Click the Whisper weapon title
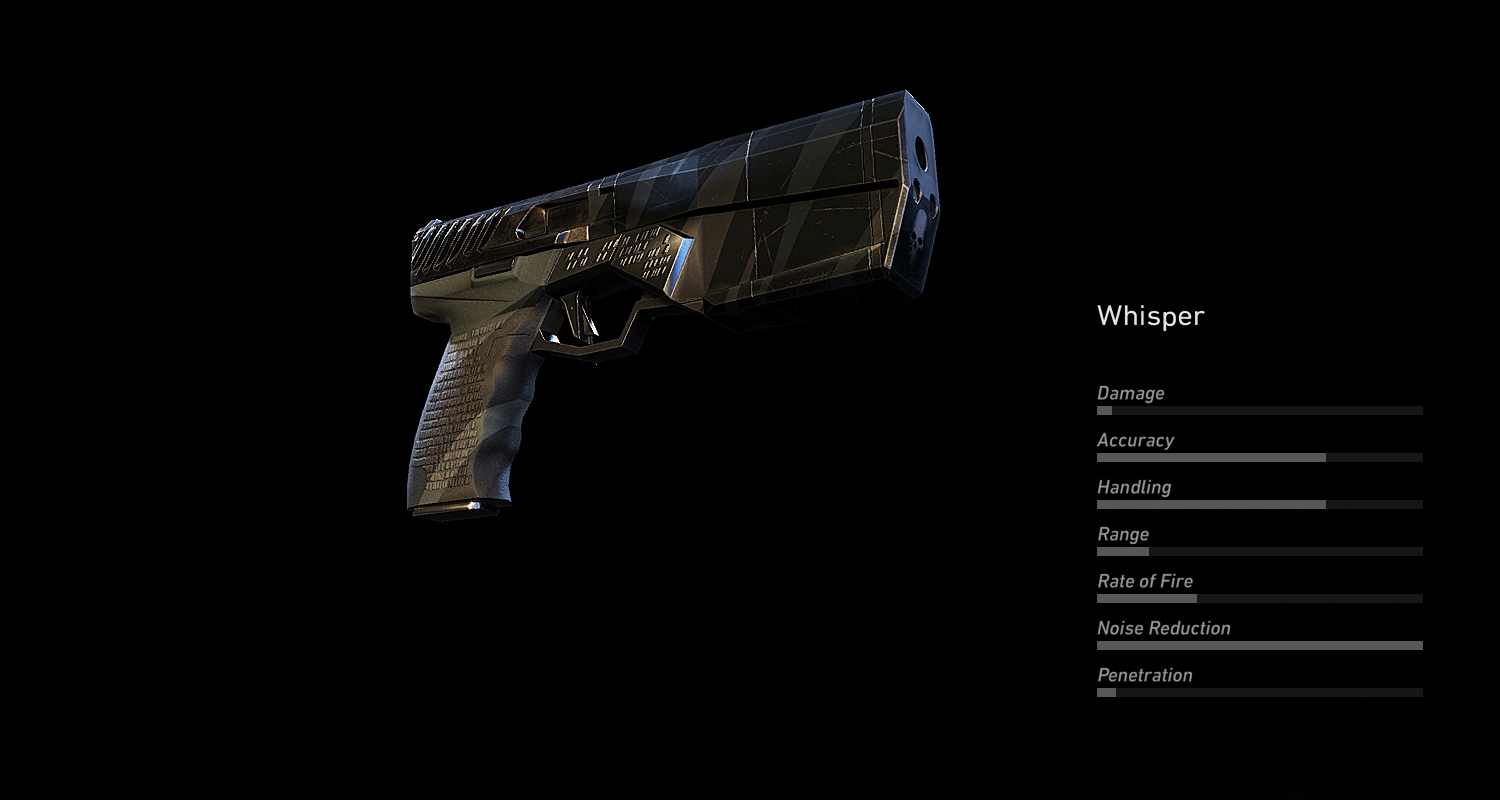1500x800 pixels. click(x=1150, y=316)
